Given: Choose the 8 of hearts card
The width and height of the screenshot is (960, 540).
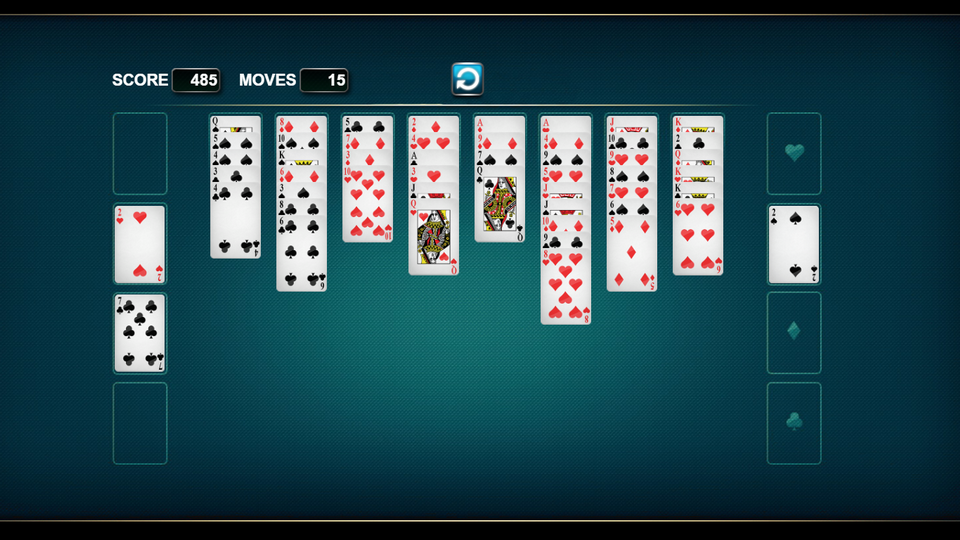Looking at the screenshot, I should (566, 290).
